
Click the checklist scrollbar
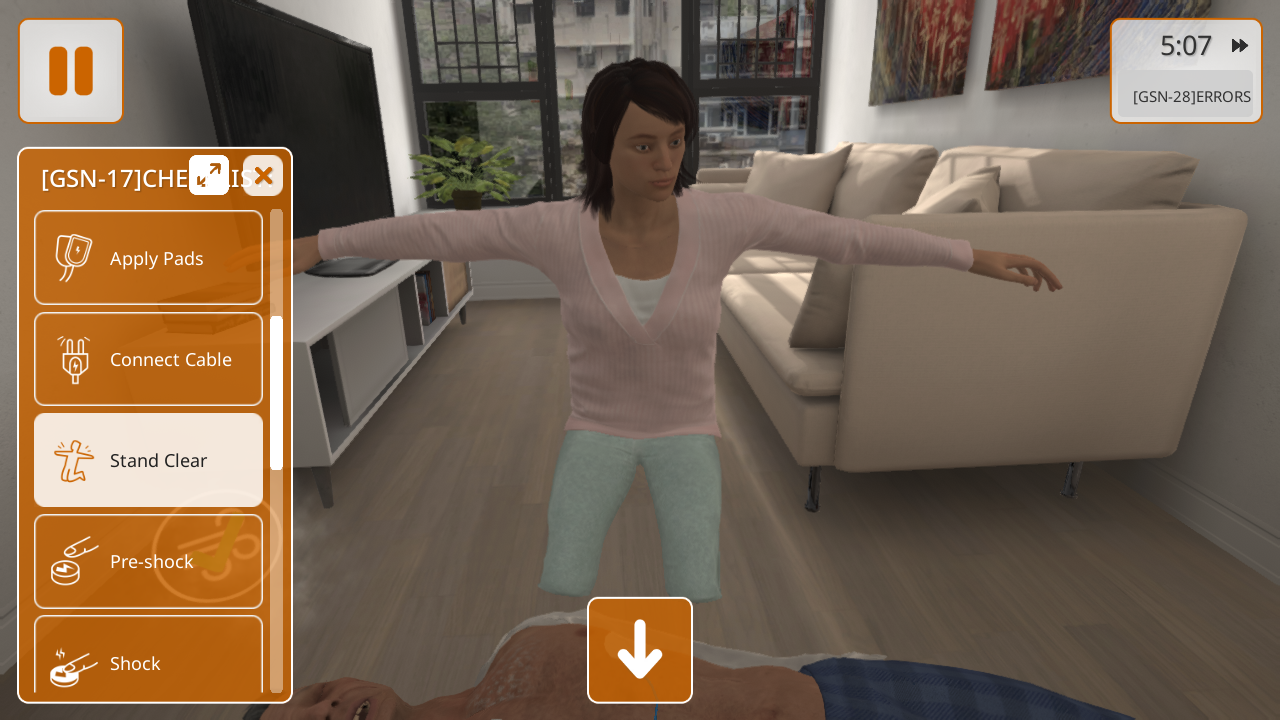(276, 392)
